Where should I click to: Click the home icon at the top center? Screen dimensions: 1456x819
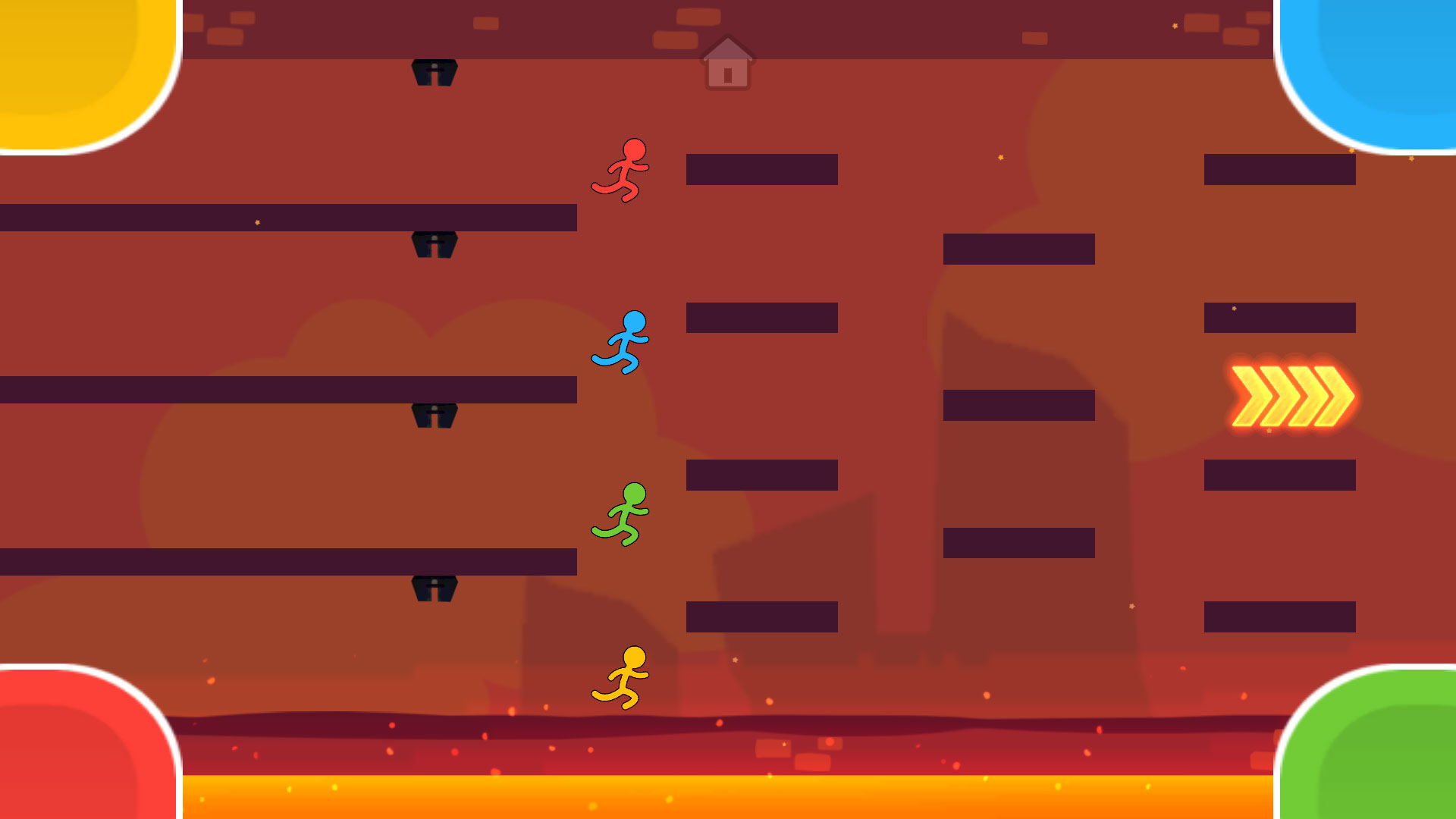point(726,66)
